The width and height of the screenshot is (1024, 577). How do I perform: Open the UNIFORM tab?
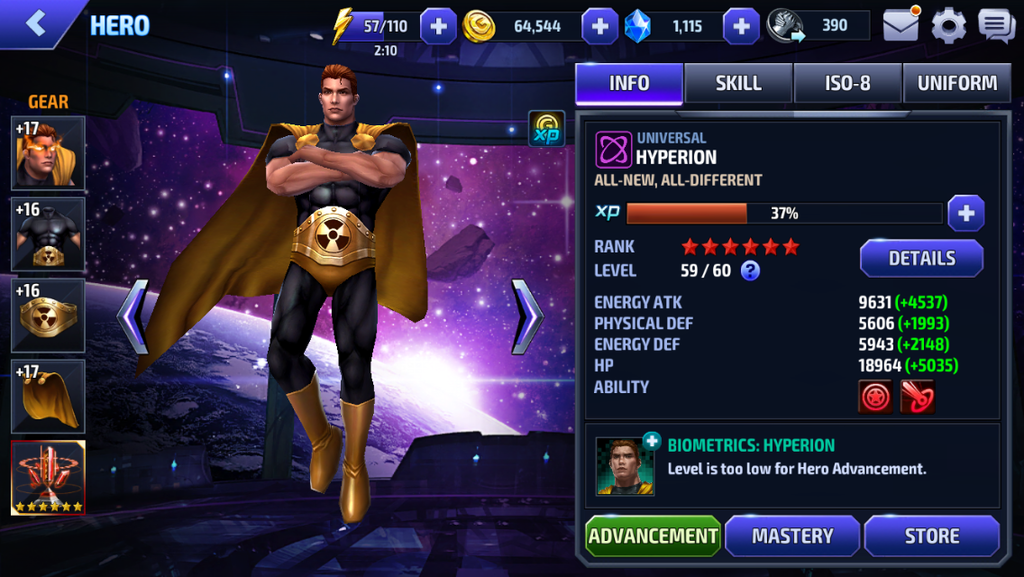[x=957, y=83]
